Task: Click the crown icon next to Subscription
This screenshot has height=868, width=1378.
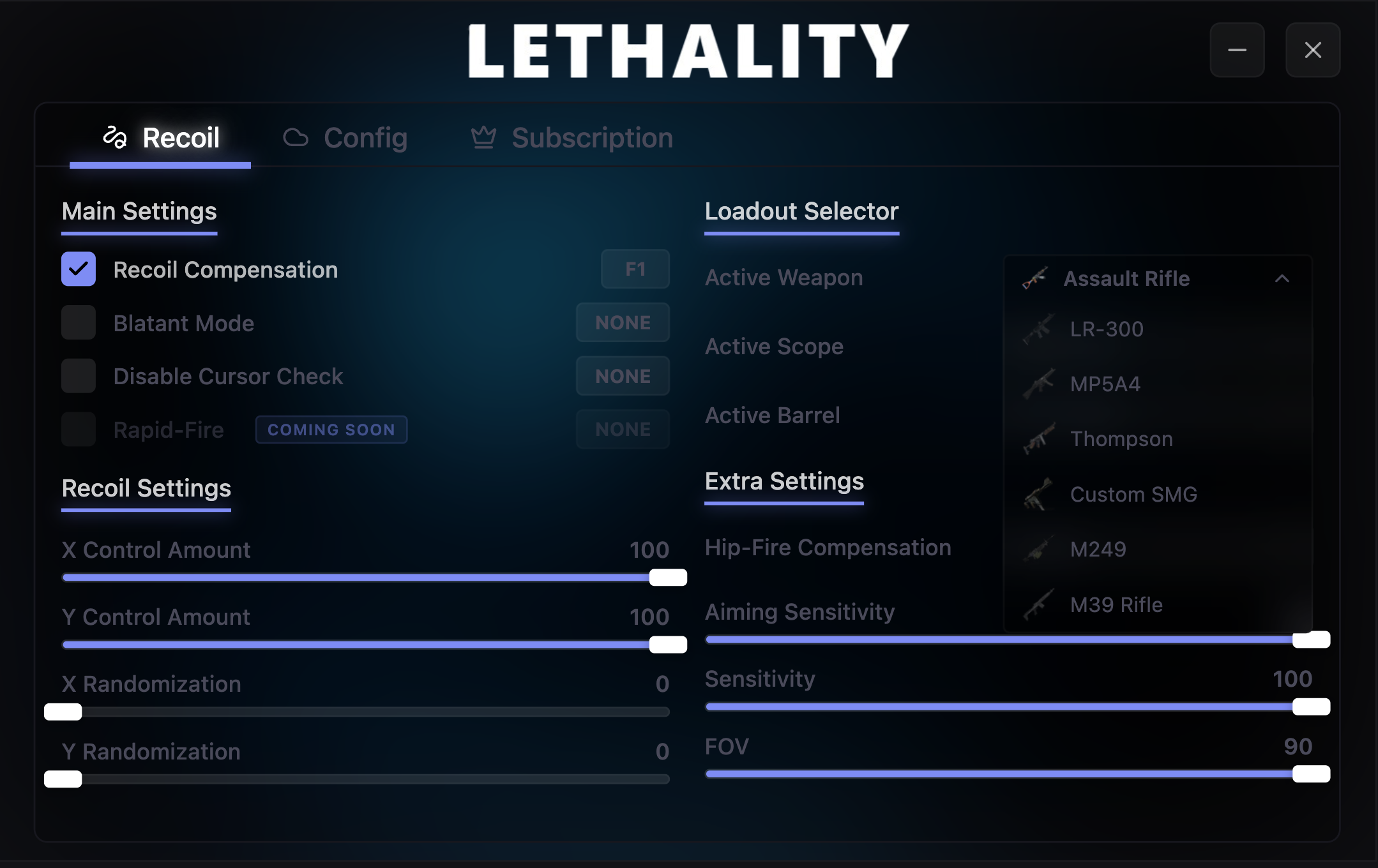Action: click(484, 137)
